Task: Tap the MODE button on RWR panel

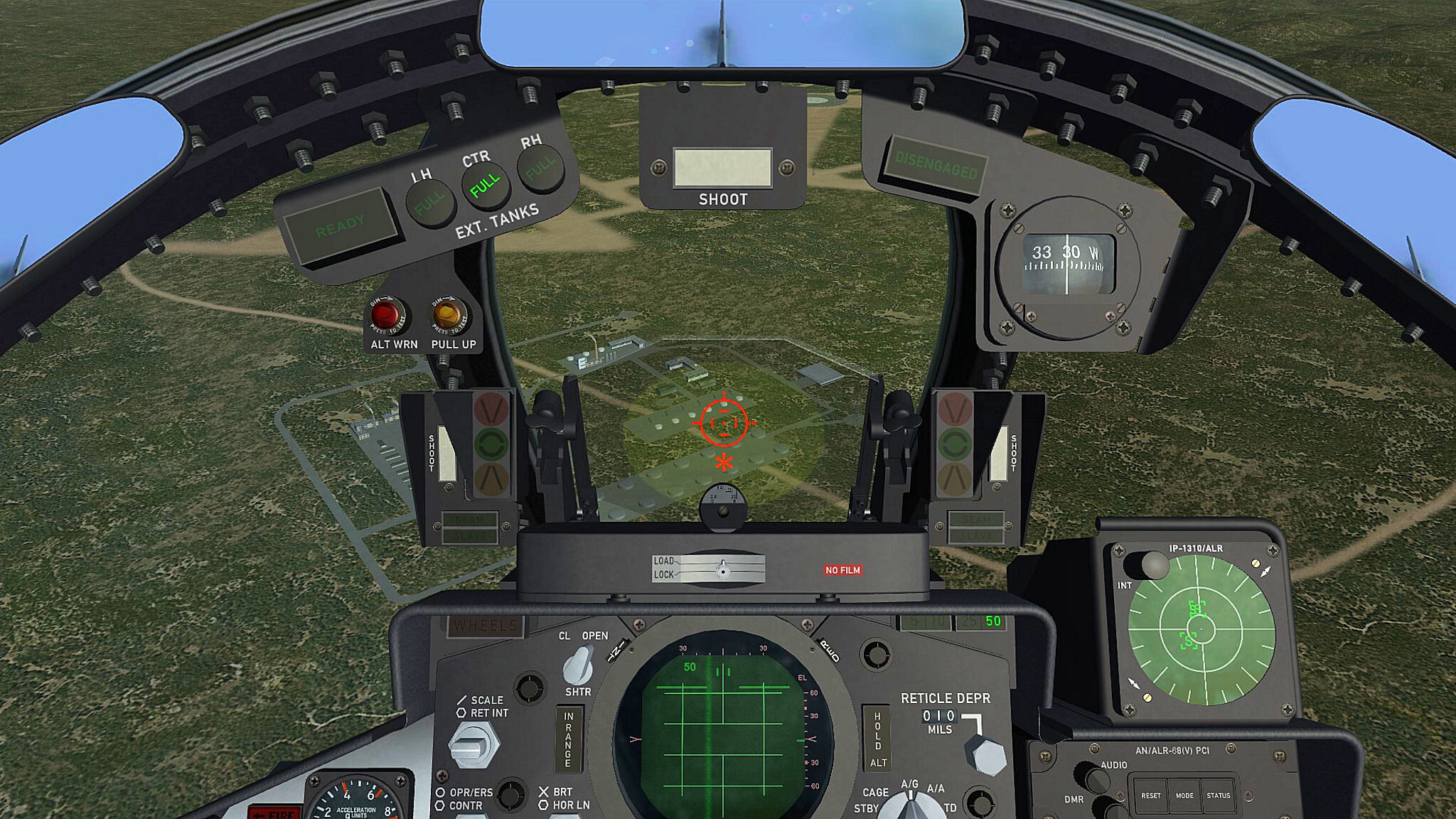Action: 1184,796
